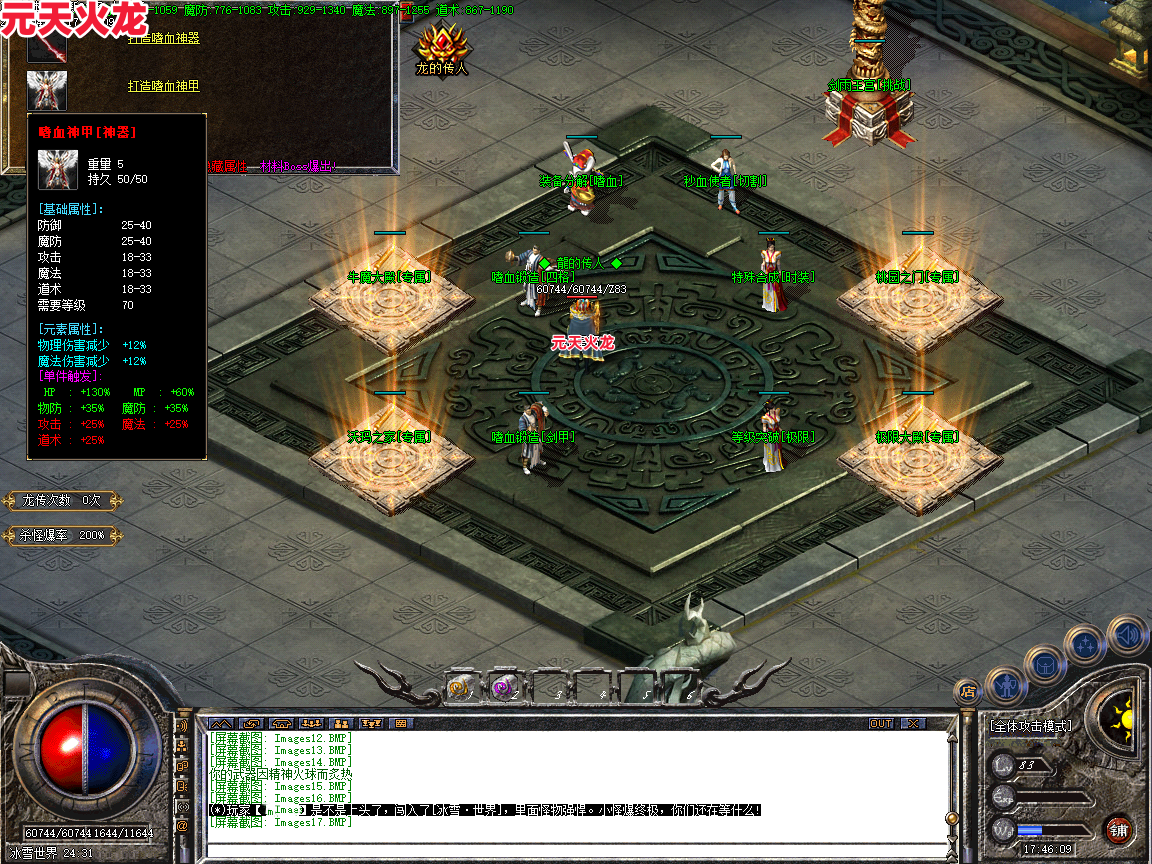This screenshot has height=864, width=1152.
Task: Toggle sound with the speaker icon
Action: [1127, 634]
